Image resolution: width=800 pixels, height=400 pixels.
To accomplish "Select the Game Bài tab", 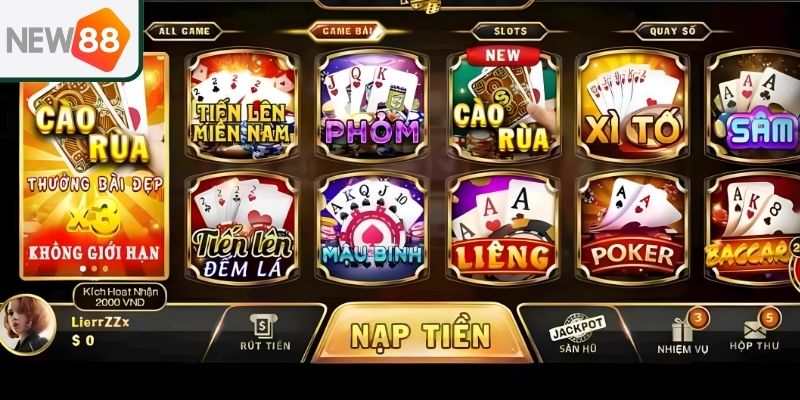I will (349, 31).
